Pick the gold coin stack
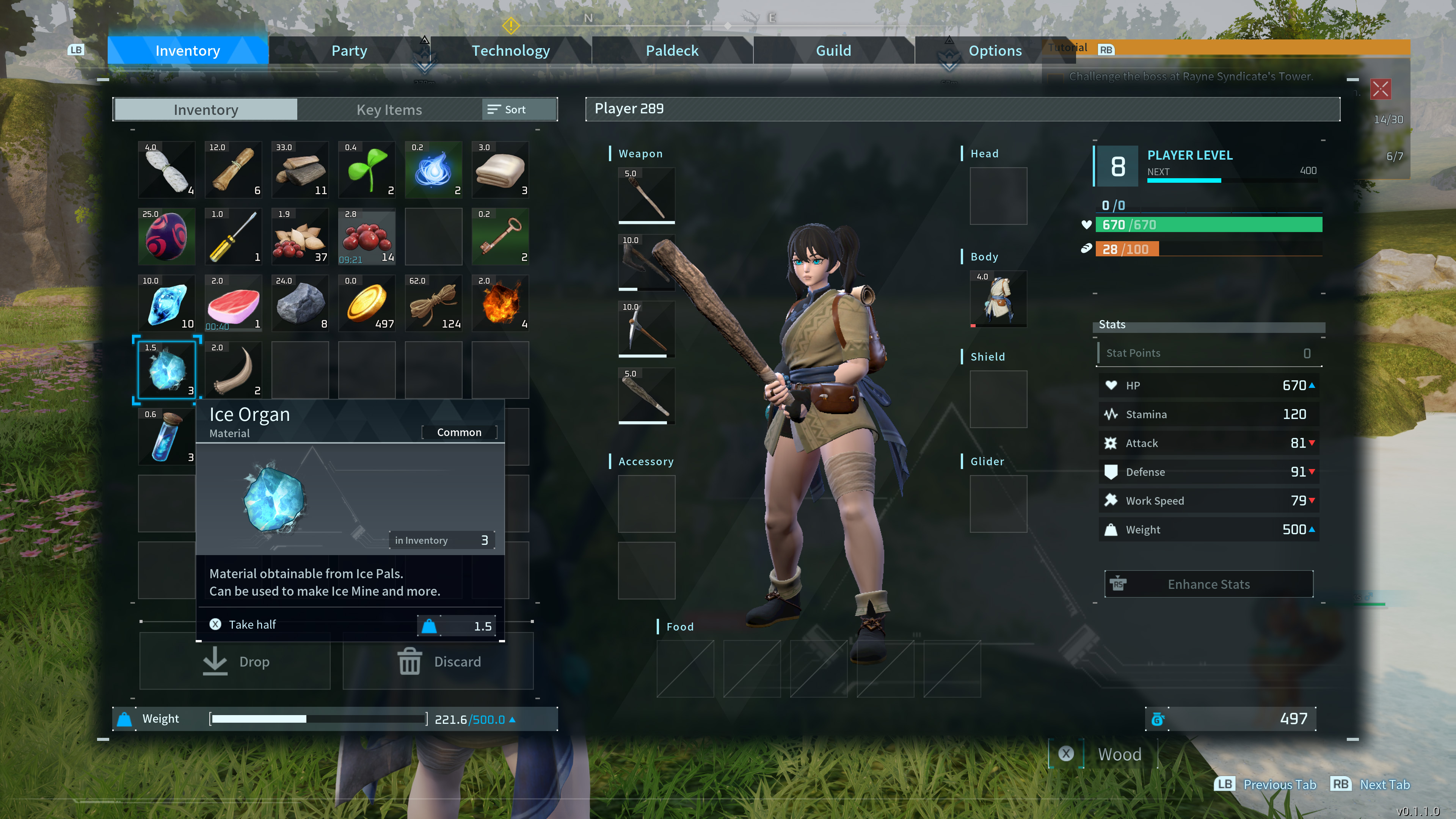1456x819 pixels. 366,303
